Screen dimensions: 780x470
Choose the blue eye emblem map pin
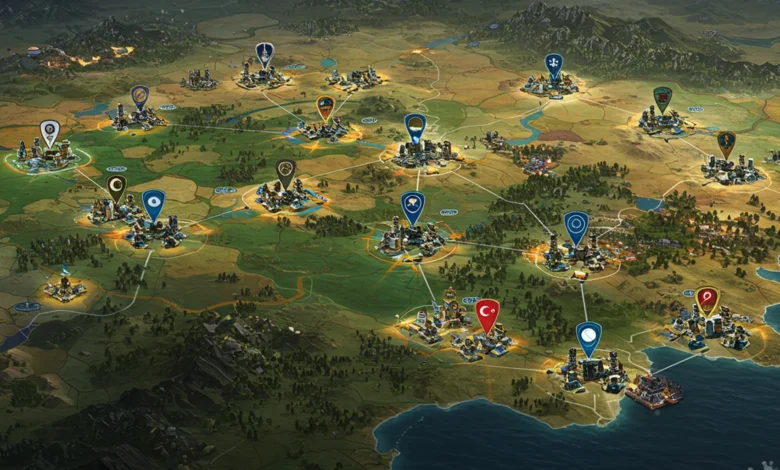coord(153,203)
